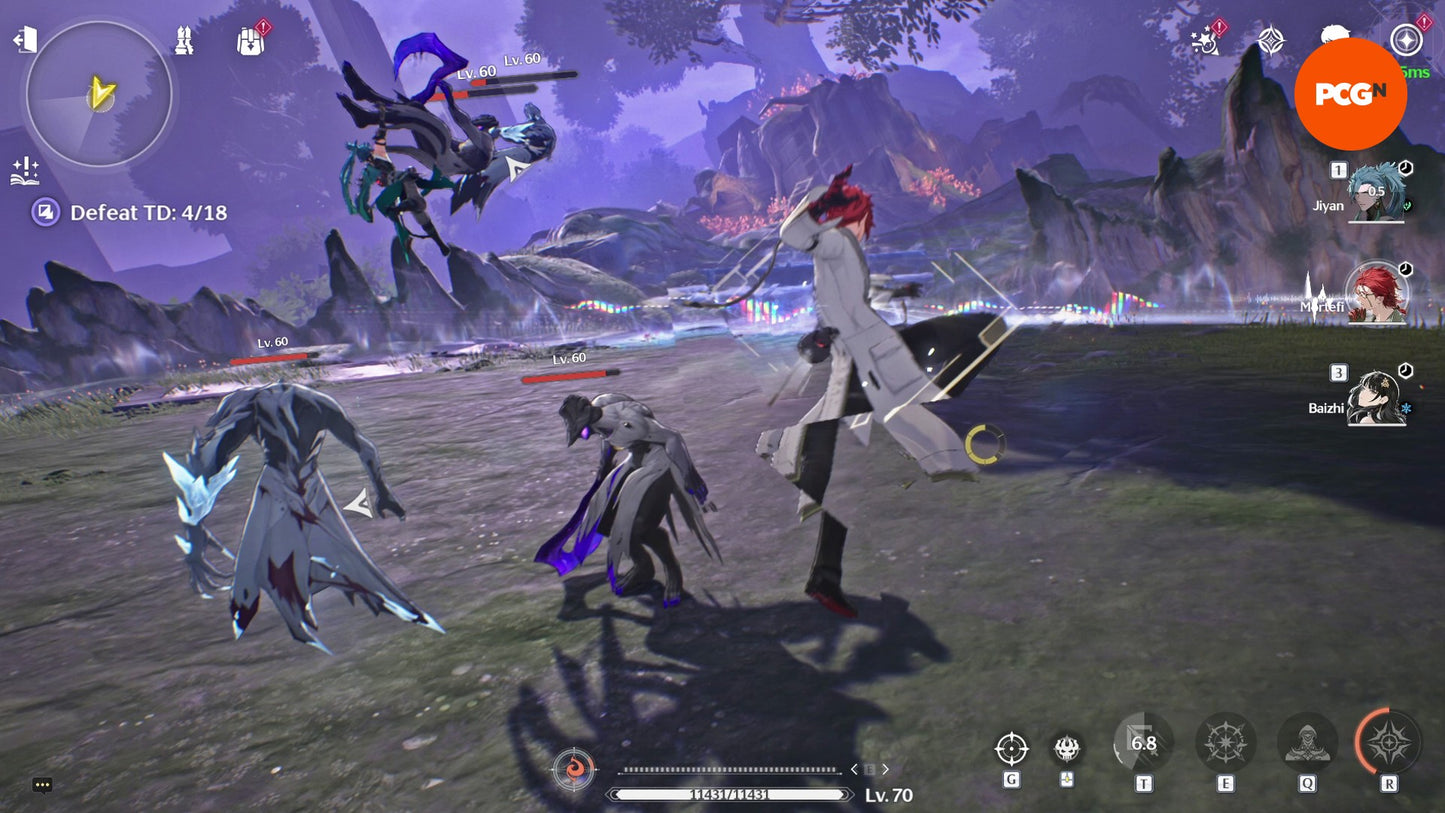Select Mortefi's portrait
The height and width of the screenshot is (813, 1445).
point(1377,293)
